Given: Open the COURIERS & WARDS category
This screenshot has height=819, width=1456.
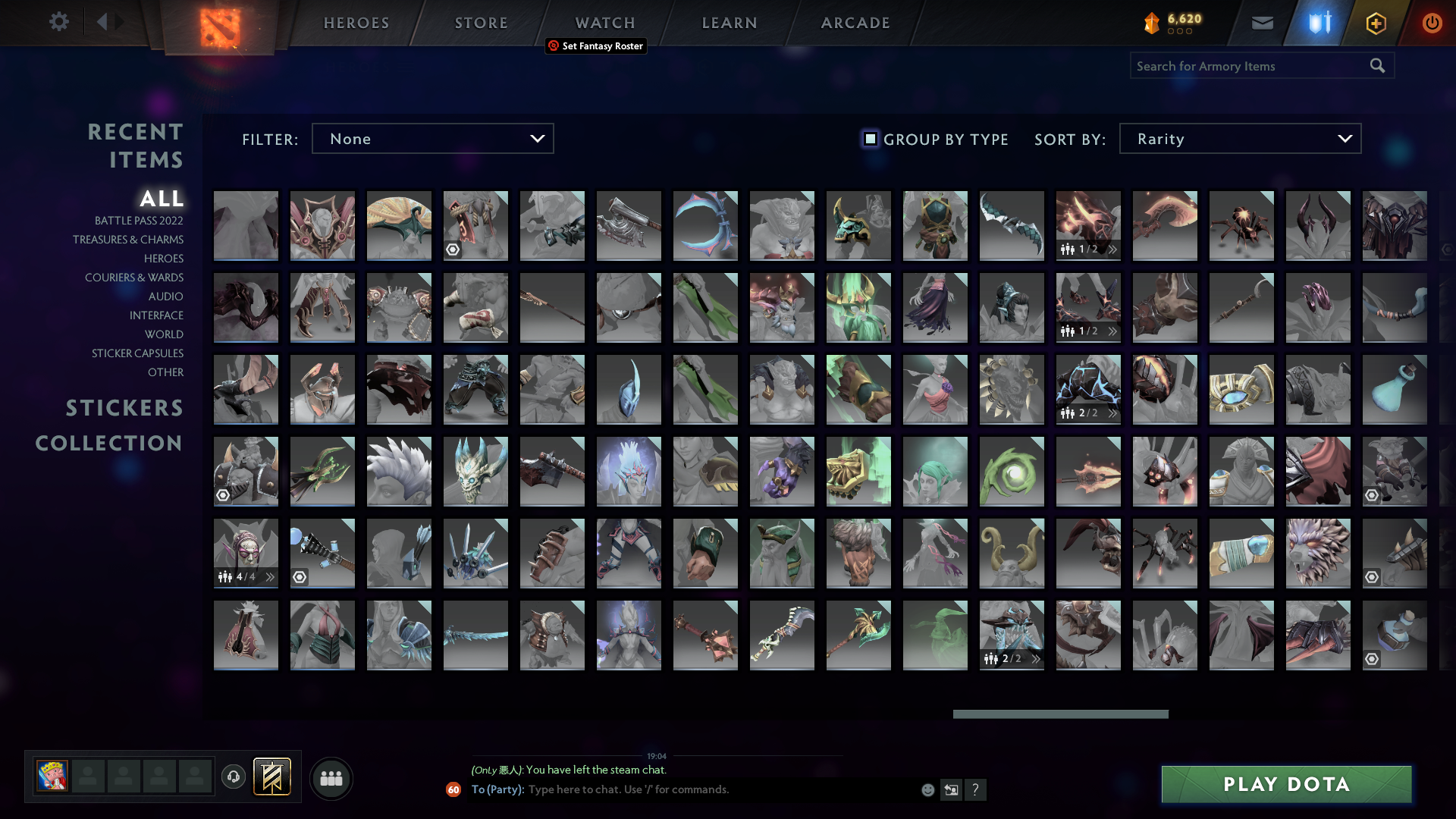Looking at the screenshot, I should click(x=134, y=278).
